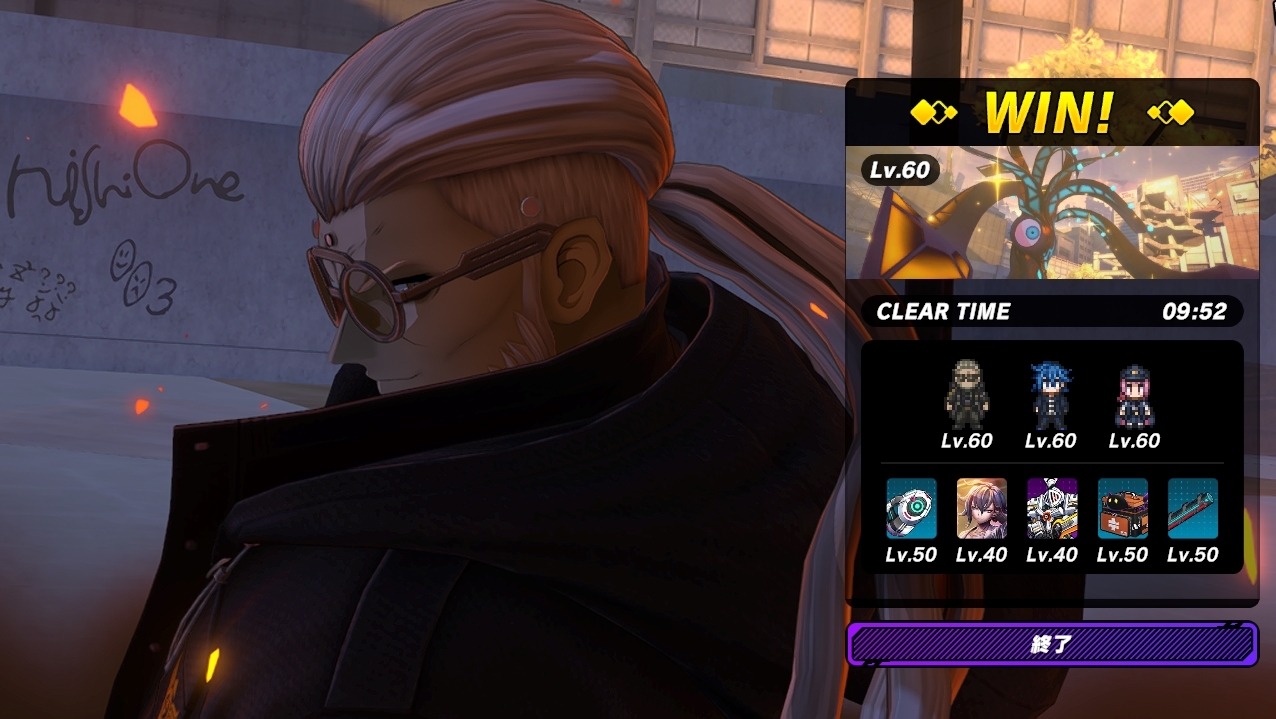
Task: Inspect the teal sword blade card
Action: (1193, 508)
